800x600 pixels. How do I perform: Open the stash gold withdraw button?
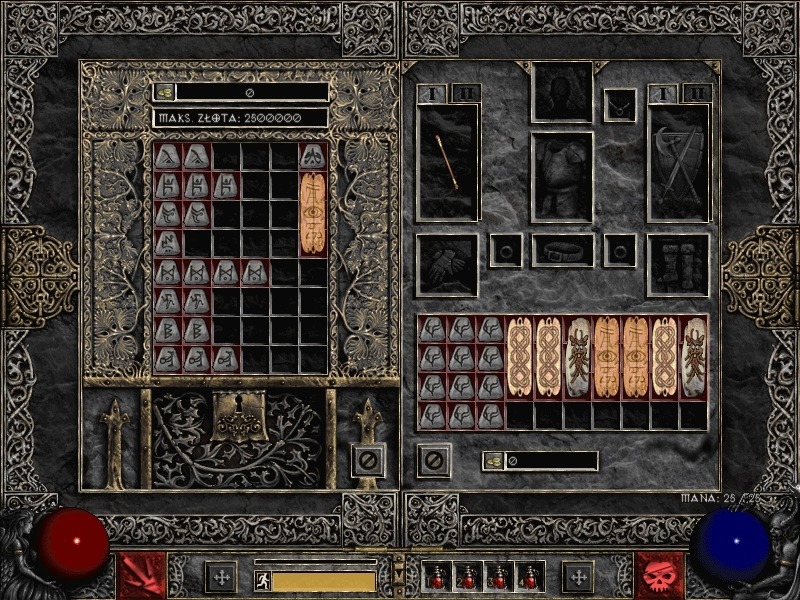(164, 92)
